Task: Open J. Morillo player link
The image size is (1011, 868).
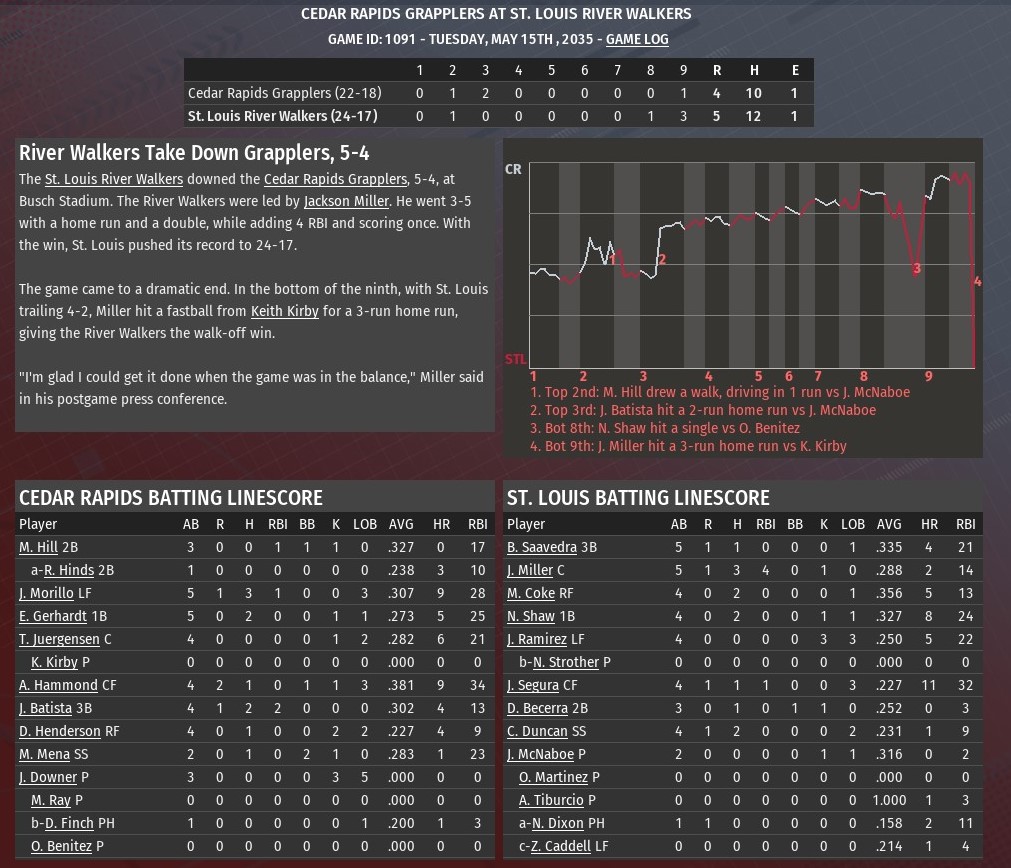Action: 46,594
